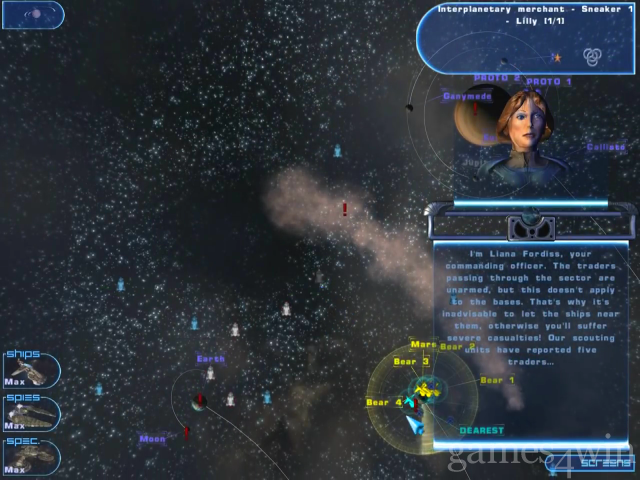The image size is (640, 480).
Task: Select the DEAREST ship label
Action: pyautogui.click(x=481, y=431)
